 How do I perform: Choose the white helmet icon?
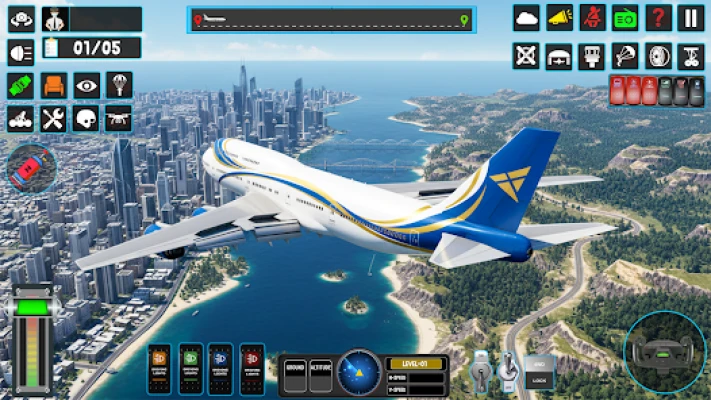click(86, 119)
